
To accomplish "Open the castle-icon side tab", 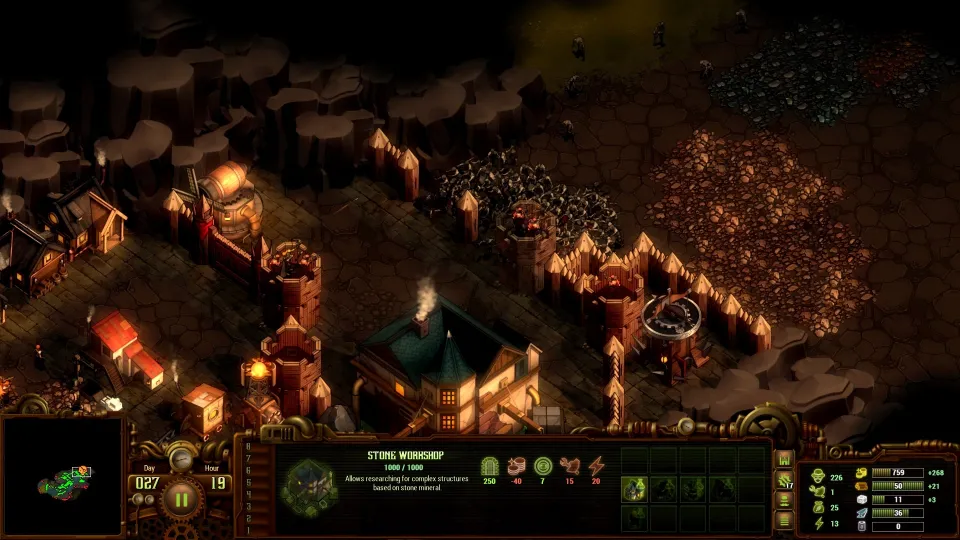I will [785, 459].
